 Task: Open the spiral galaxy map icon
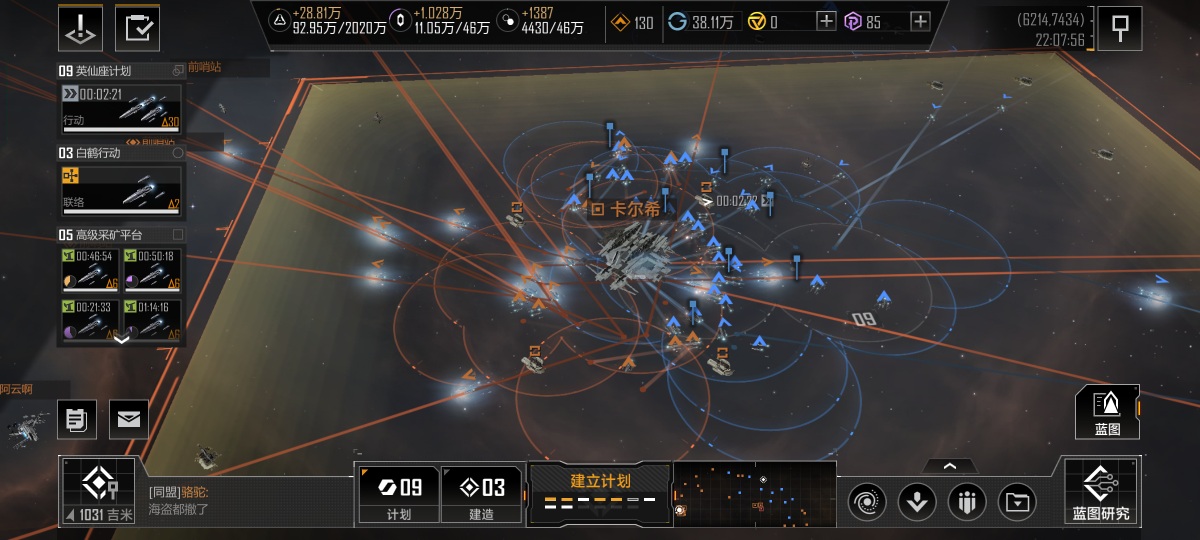(x=866, y=501)
